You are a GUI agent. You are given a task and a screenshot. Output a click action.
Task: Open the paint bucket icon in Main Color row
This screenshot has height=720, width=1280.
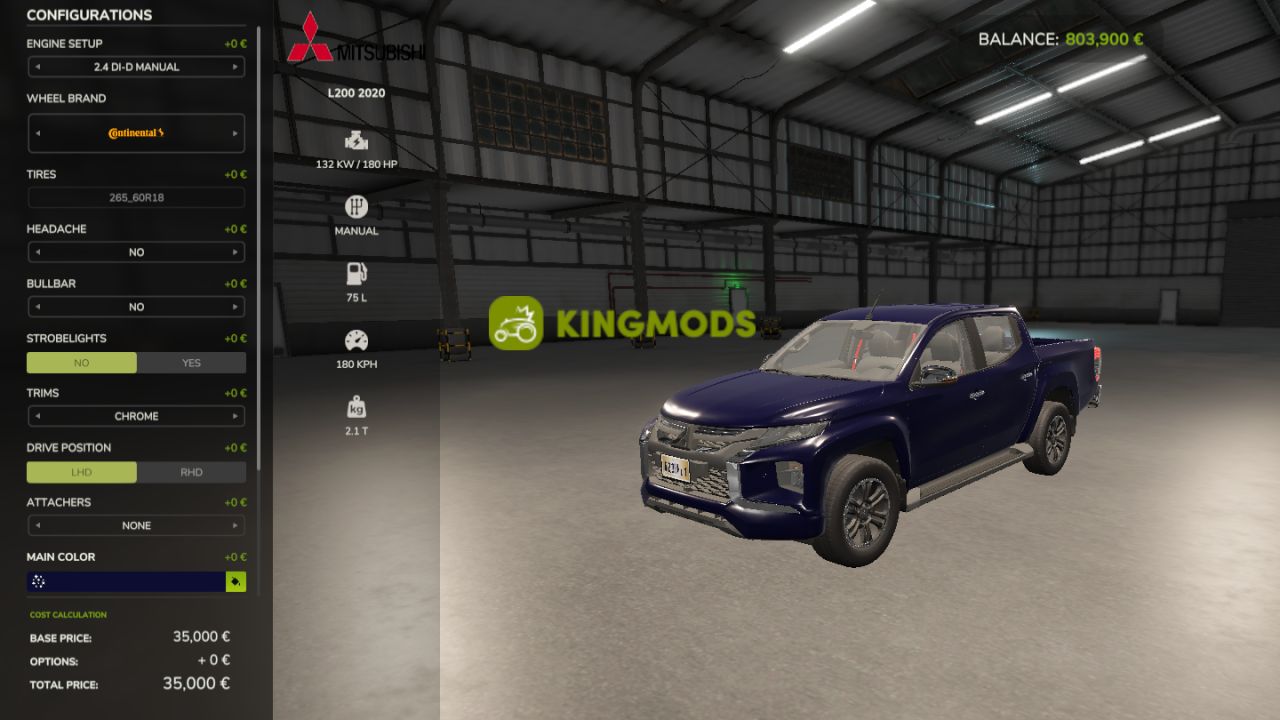[x=236, y=581]
